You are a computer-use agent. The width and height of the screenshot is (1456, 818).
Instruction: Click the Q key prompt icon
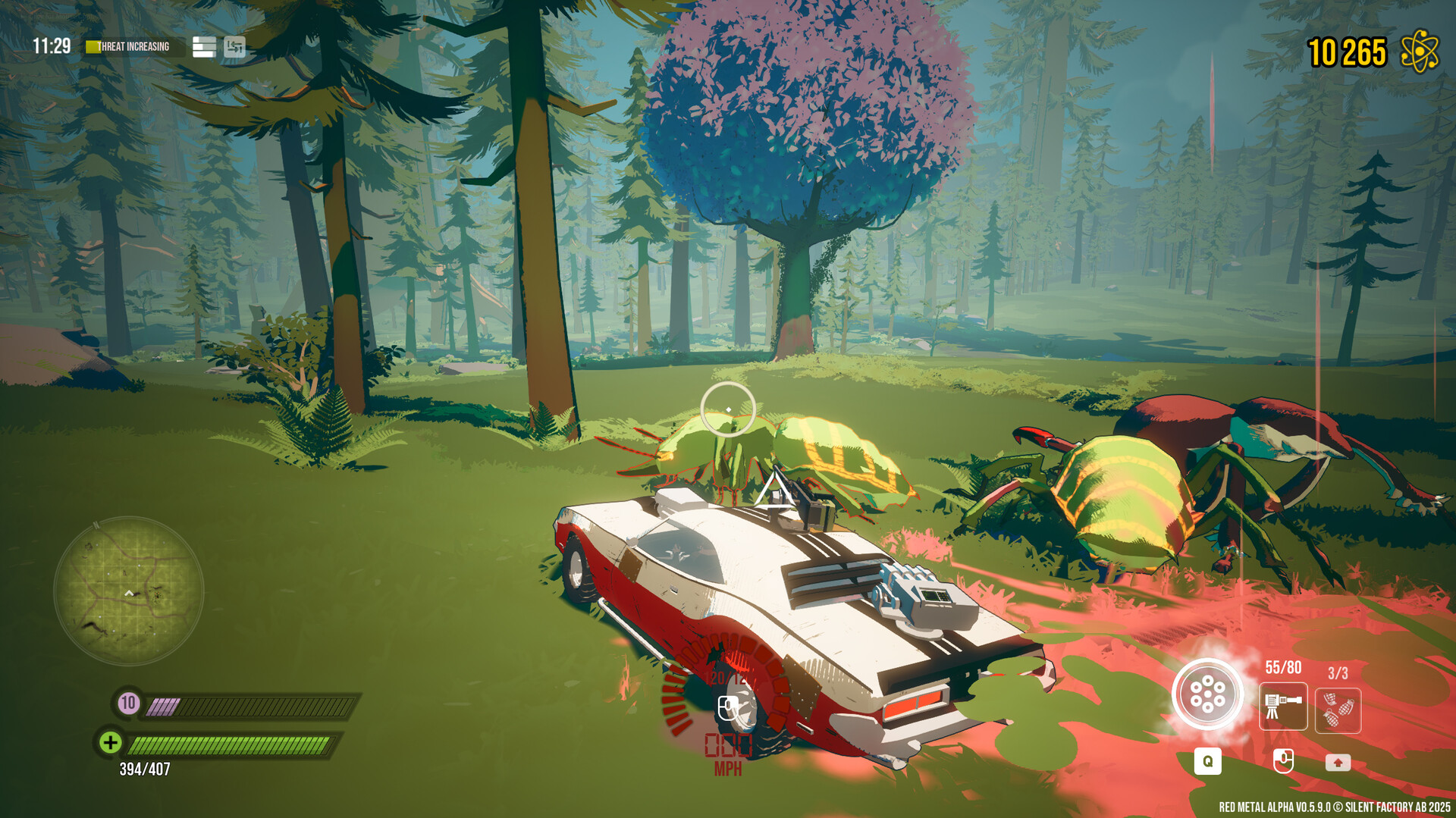coord(1209,763)
